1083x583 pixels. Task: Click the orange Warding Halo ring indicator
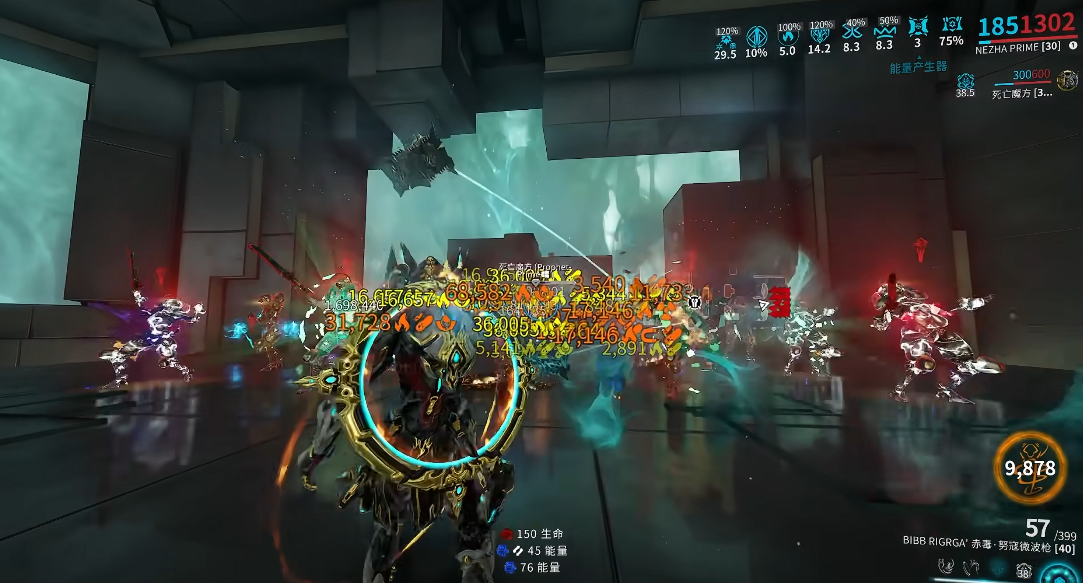tap(1030, 467)
